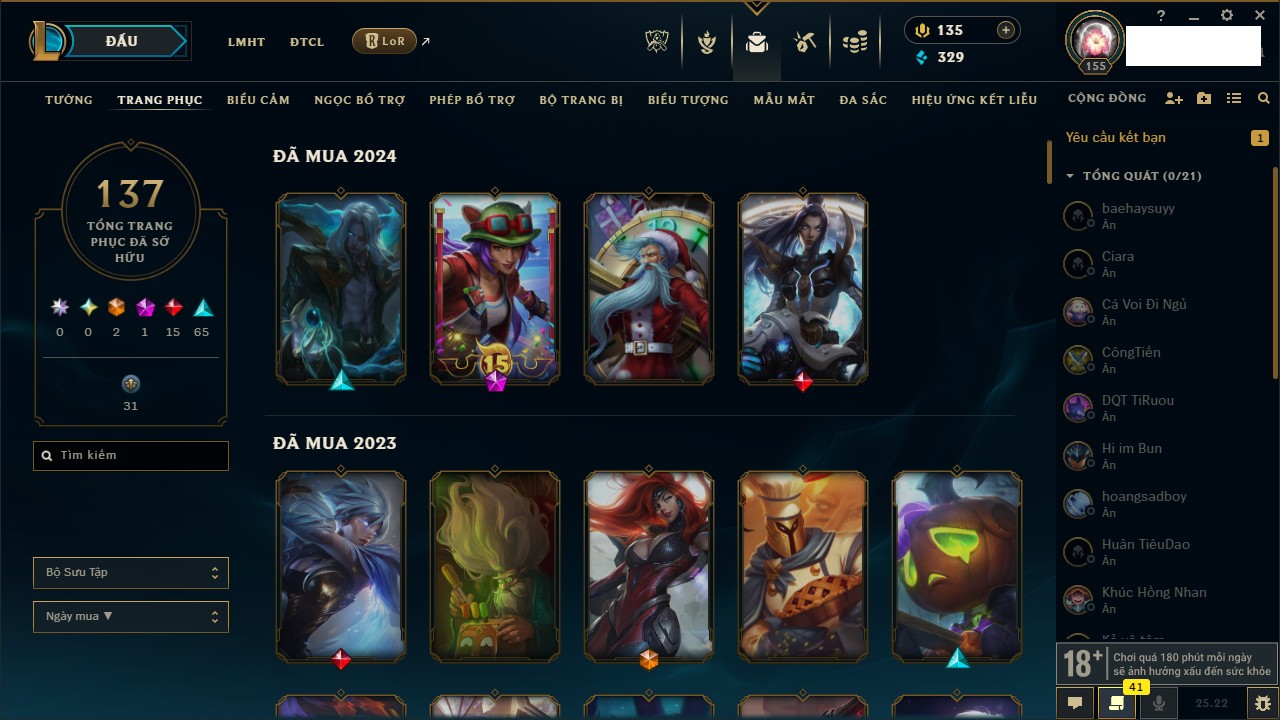Screen dimensions: 1280x720
Task: Collapse the TỔNG QUÁT friends group
Action: coord(1070,176)
